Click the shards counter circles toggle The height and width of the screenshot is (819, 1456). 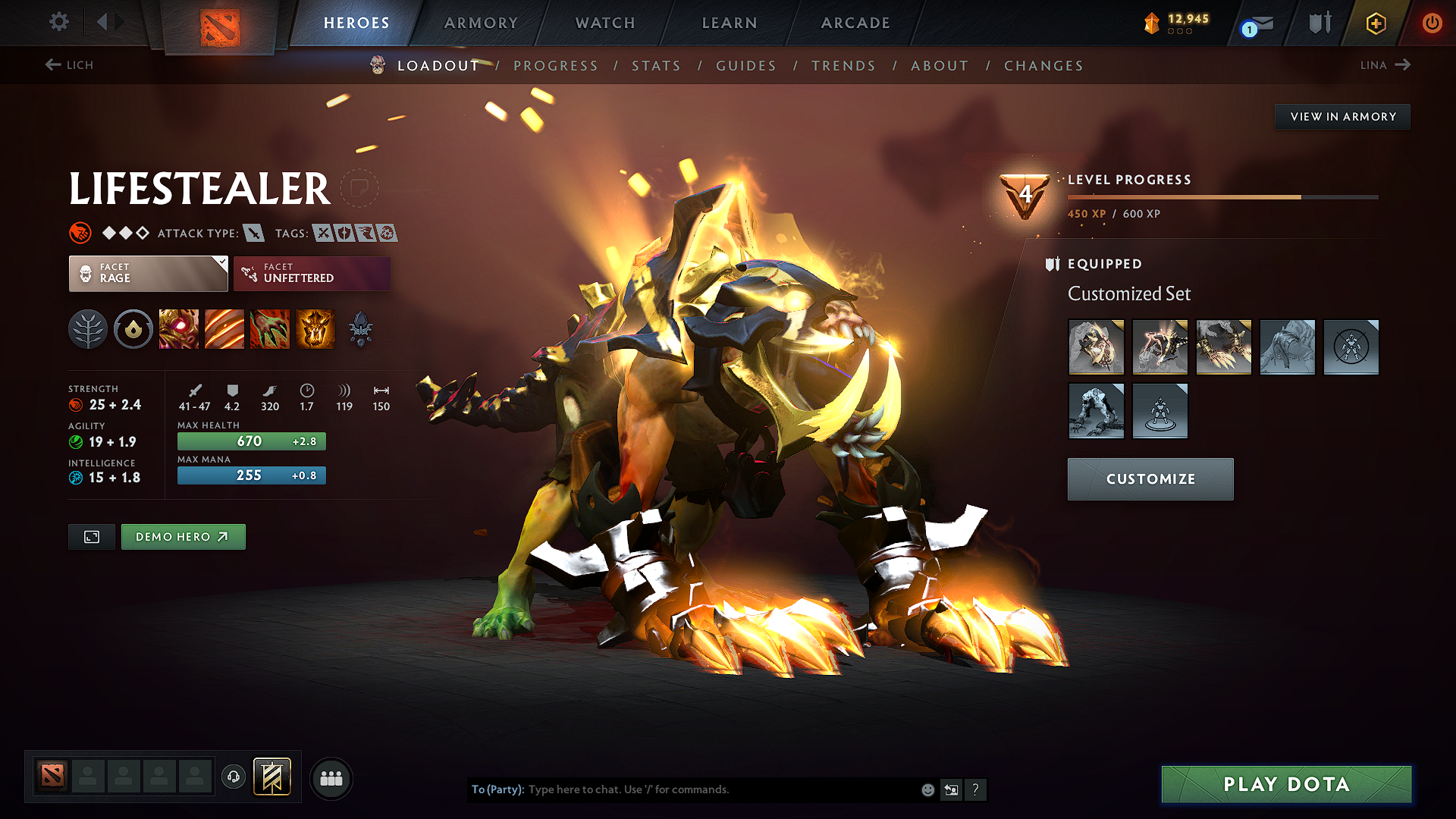click(x=1180, y=32)
